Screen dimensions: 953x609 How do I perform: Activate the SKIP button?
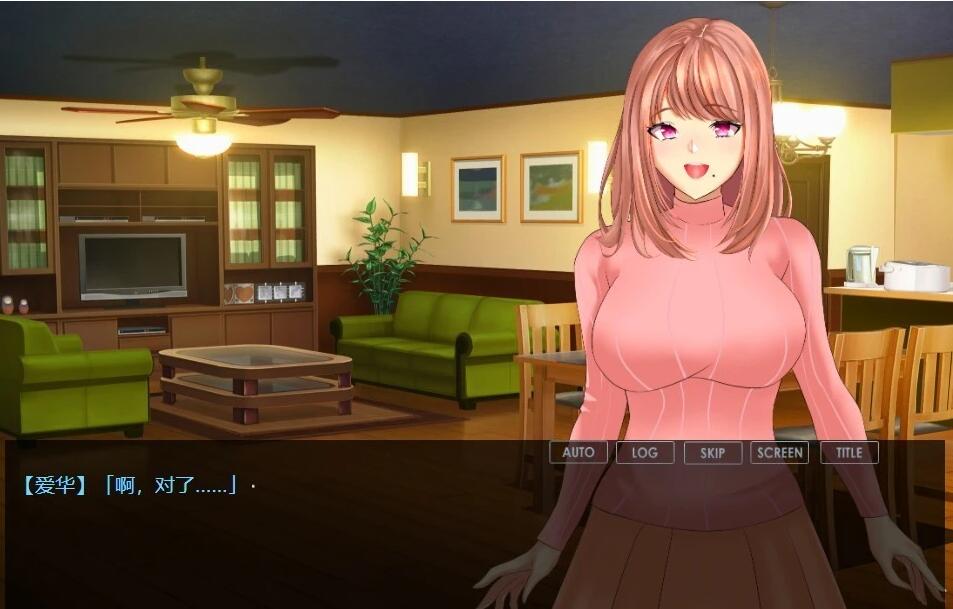click(712, 452)
